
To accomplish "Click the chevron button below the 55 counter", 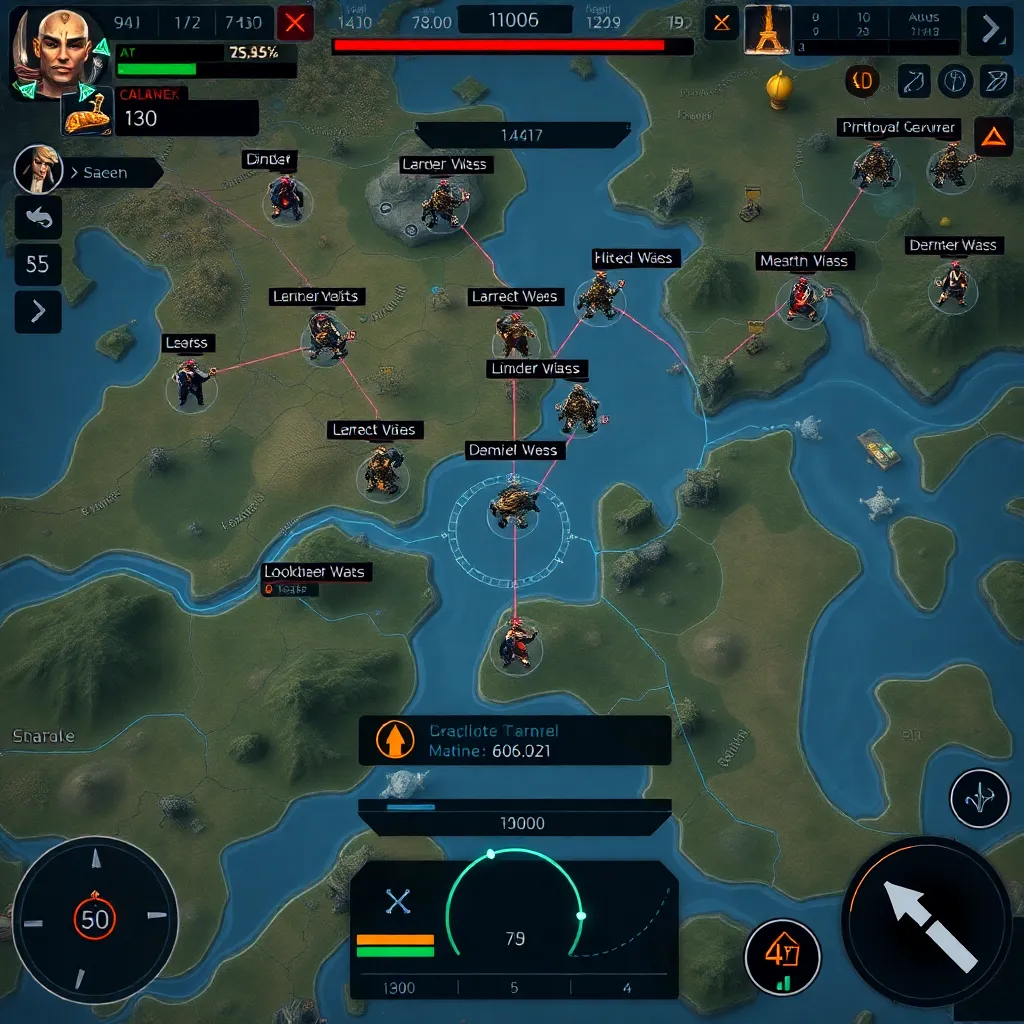I will tap(38, 311).
